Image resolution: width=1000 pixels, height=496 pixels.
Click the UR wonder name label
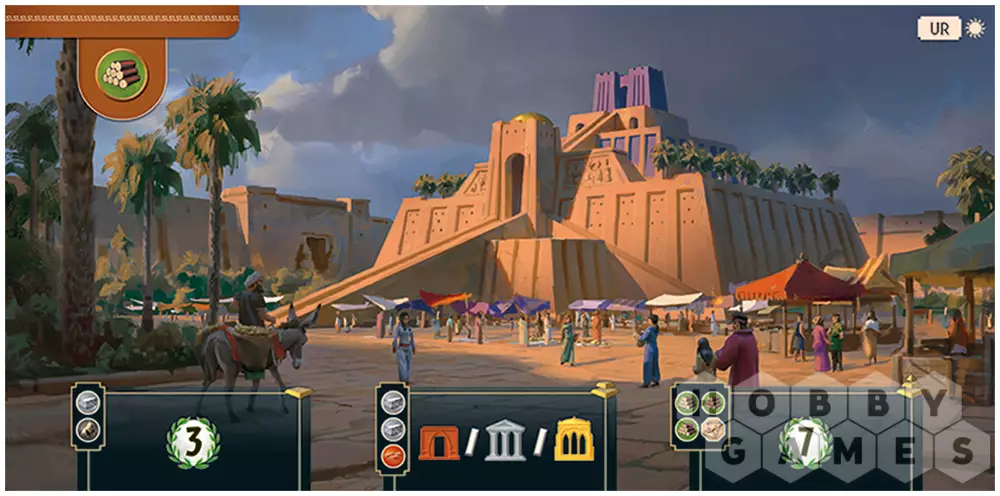pos(939,28)
